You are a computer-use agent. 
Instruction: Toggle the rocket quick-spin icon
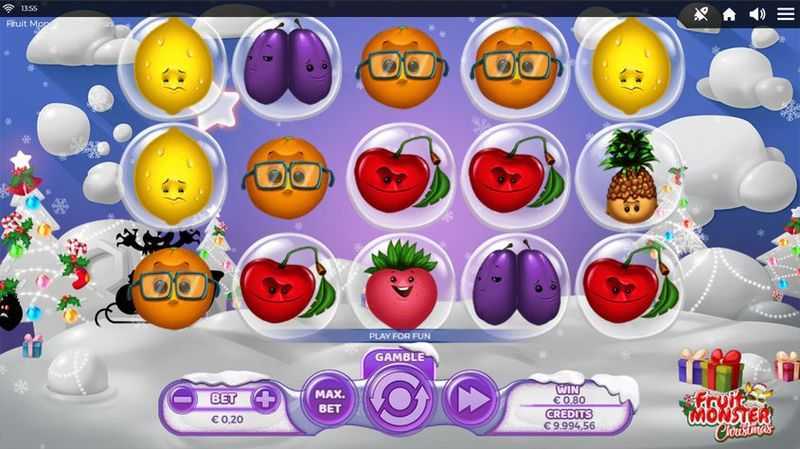tap(700, 14)
